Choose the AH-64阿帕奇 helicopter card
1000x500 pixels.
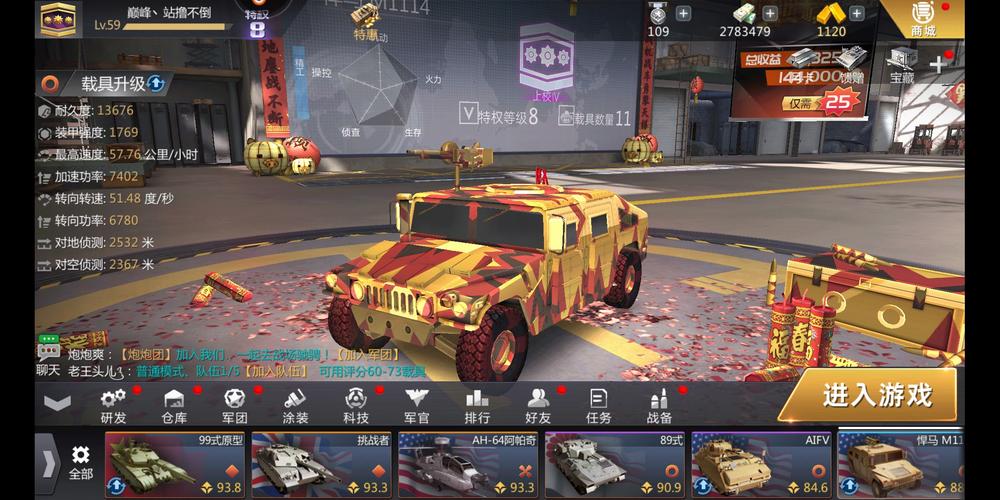(x=467, y=465)
